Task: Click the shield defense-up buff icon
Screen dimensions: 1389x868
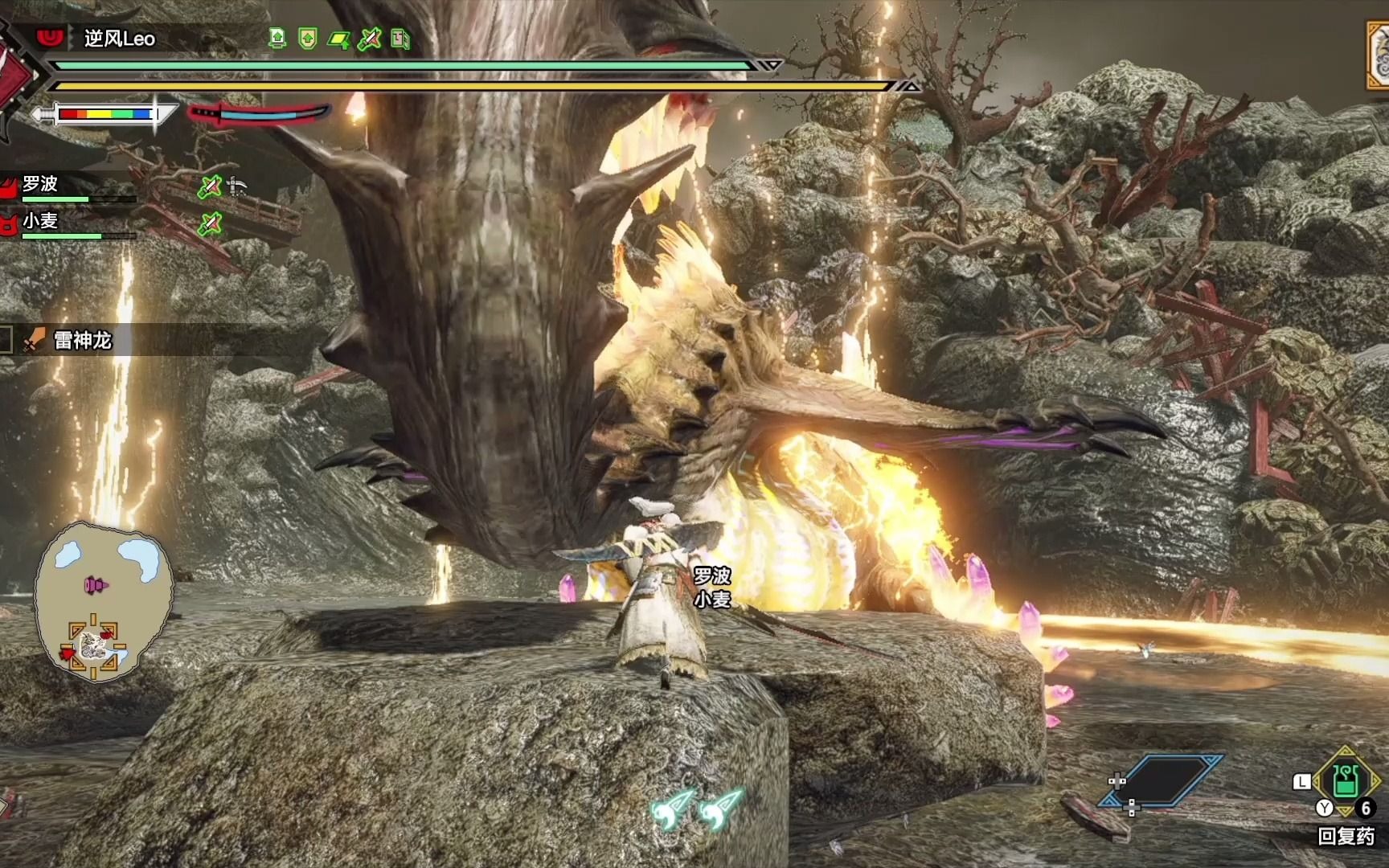Action: click(x=307, y=39)
